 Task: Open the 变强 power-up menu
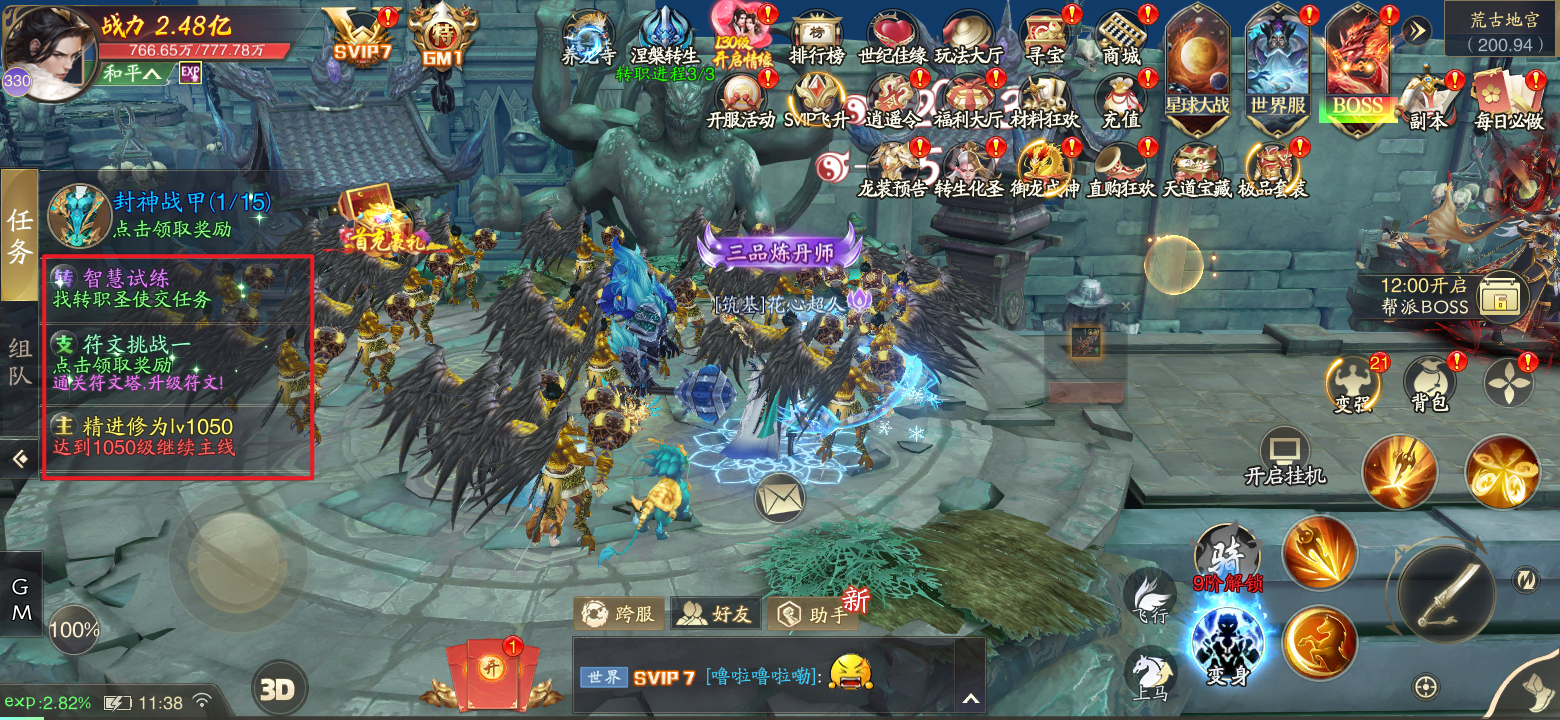(1352, 385)
